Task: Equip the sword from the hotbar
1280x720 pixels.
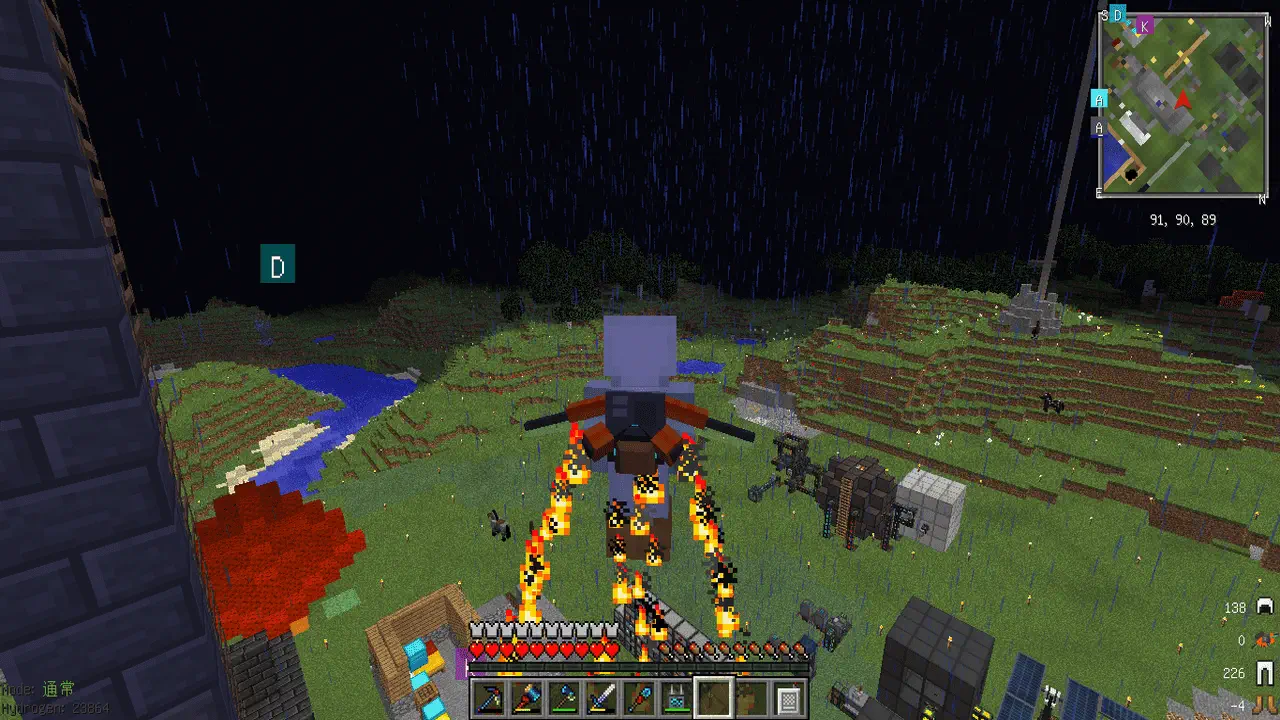Action: click(x=600, y=696)
